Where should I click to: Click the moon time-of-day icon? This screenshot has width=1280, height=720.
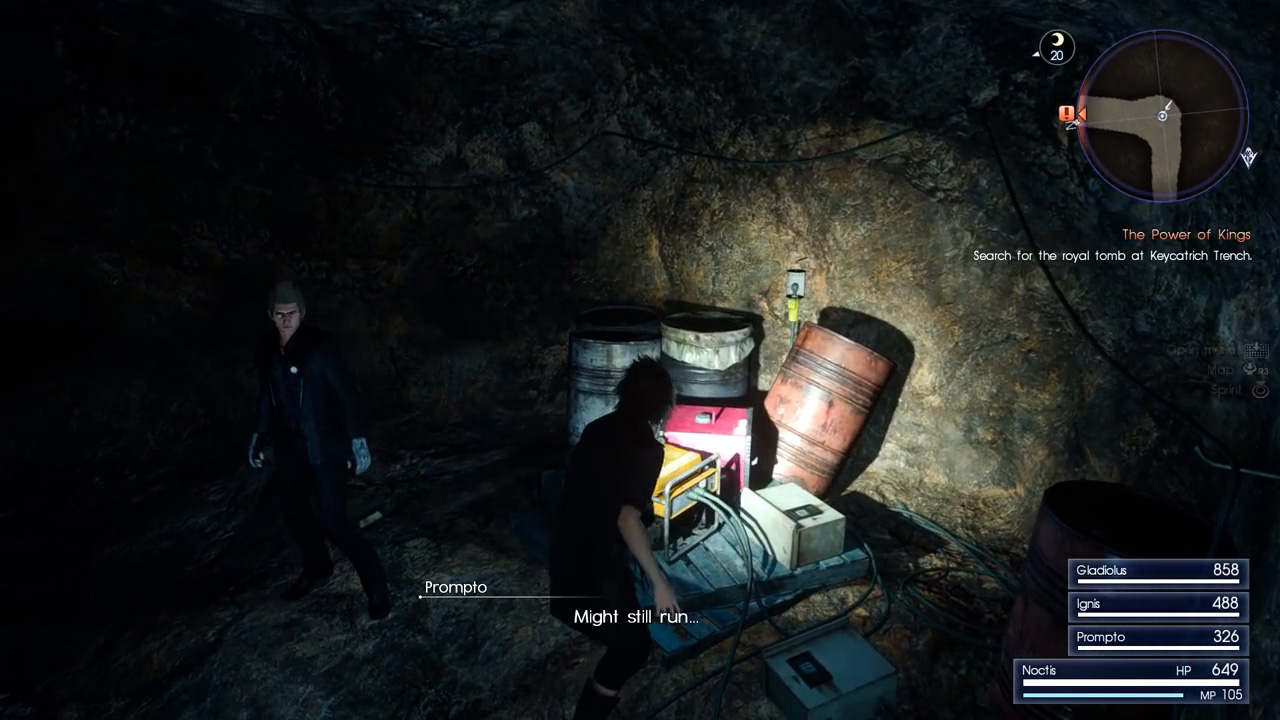1056,46
